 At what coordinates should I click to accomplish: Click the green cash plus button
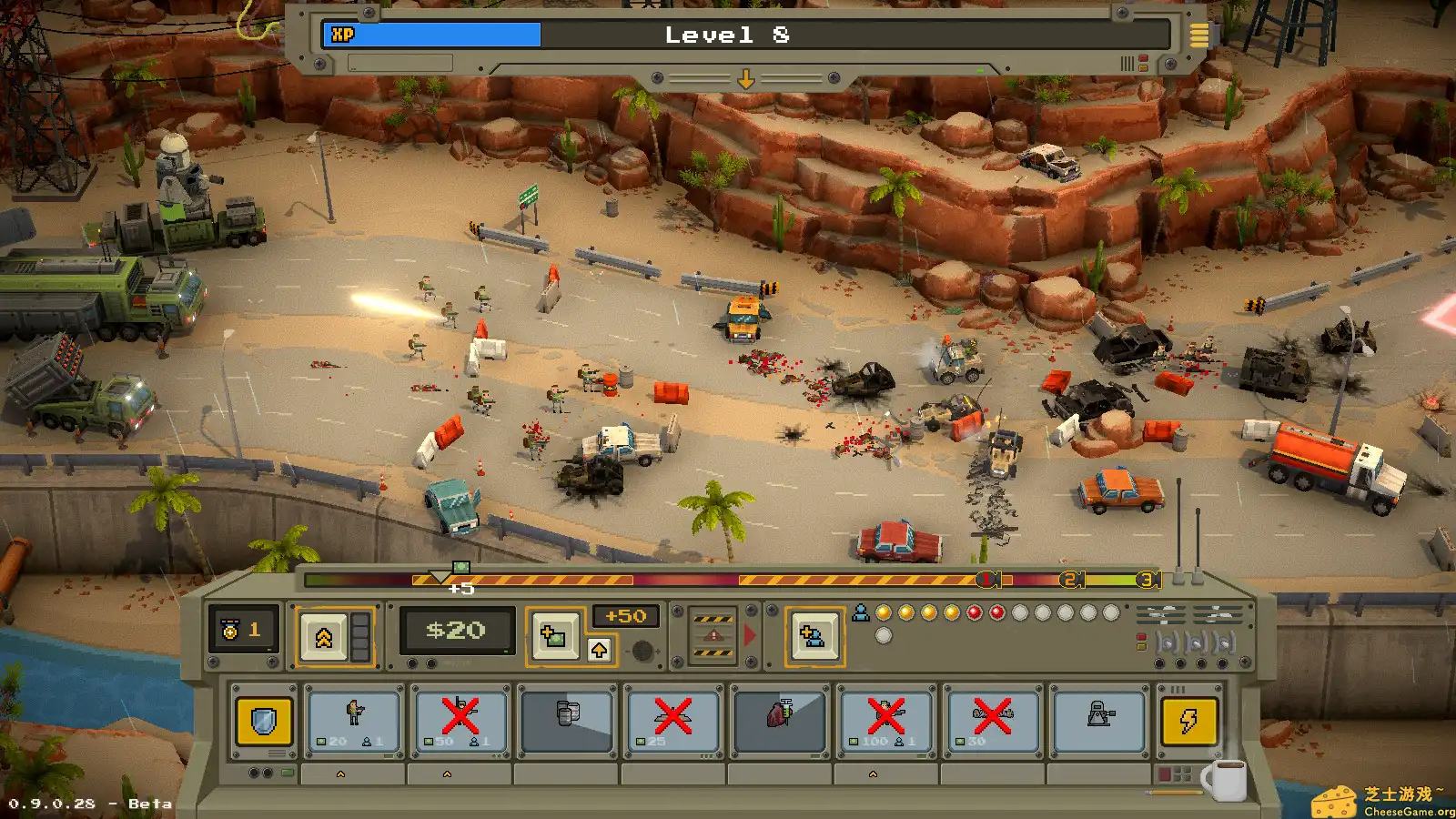(x=553, y=634)
